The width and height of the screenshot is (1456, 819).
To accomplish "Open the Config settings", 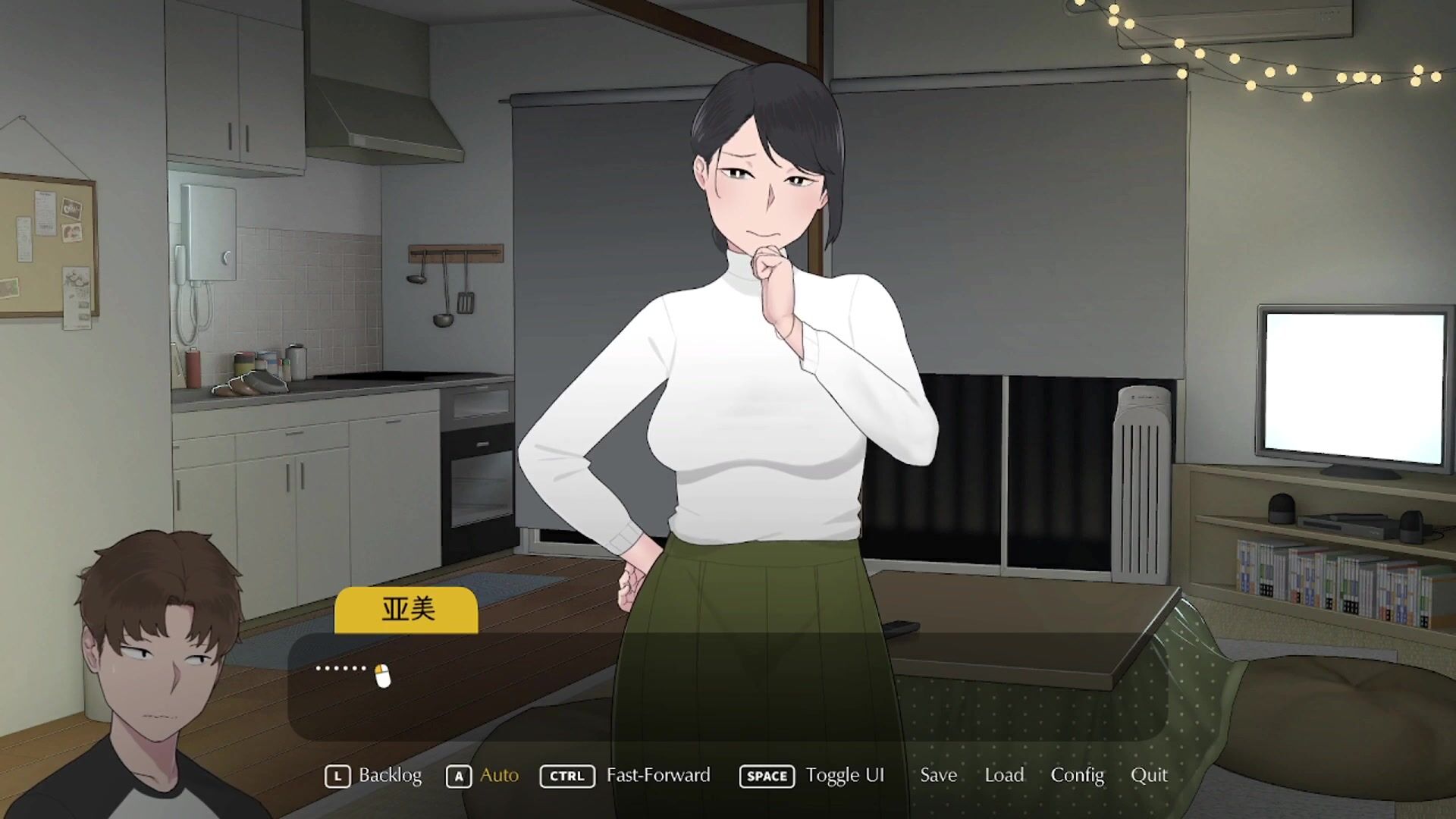I will (1077, 775).
